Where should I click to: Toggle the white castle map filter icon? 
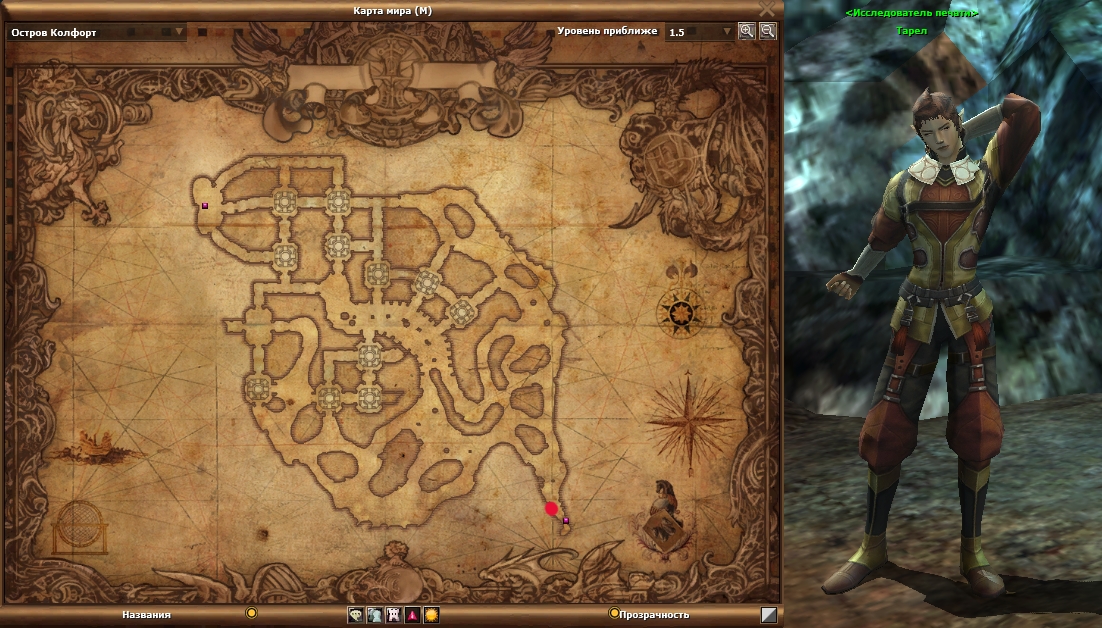pos(393,615)
